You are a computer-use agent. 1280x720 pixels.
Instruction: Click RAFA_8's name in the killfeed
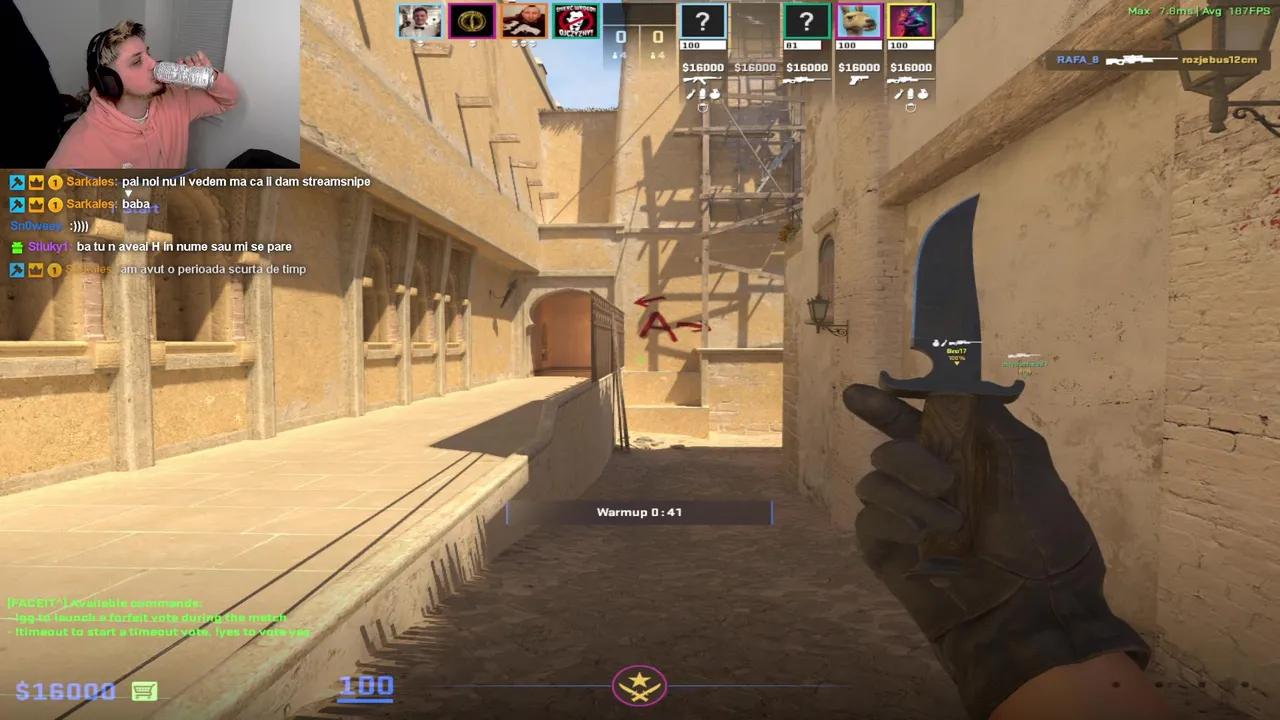1076,59
